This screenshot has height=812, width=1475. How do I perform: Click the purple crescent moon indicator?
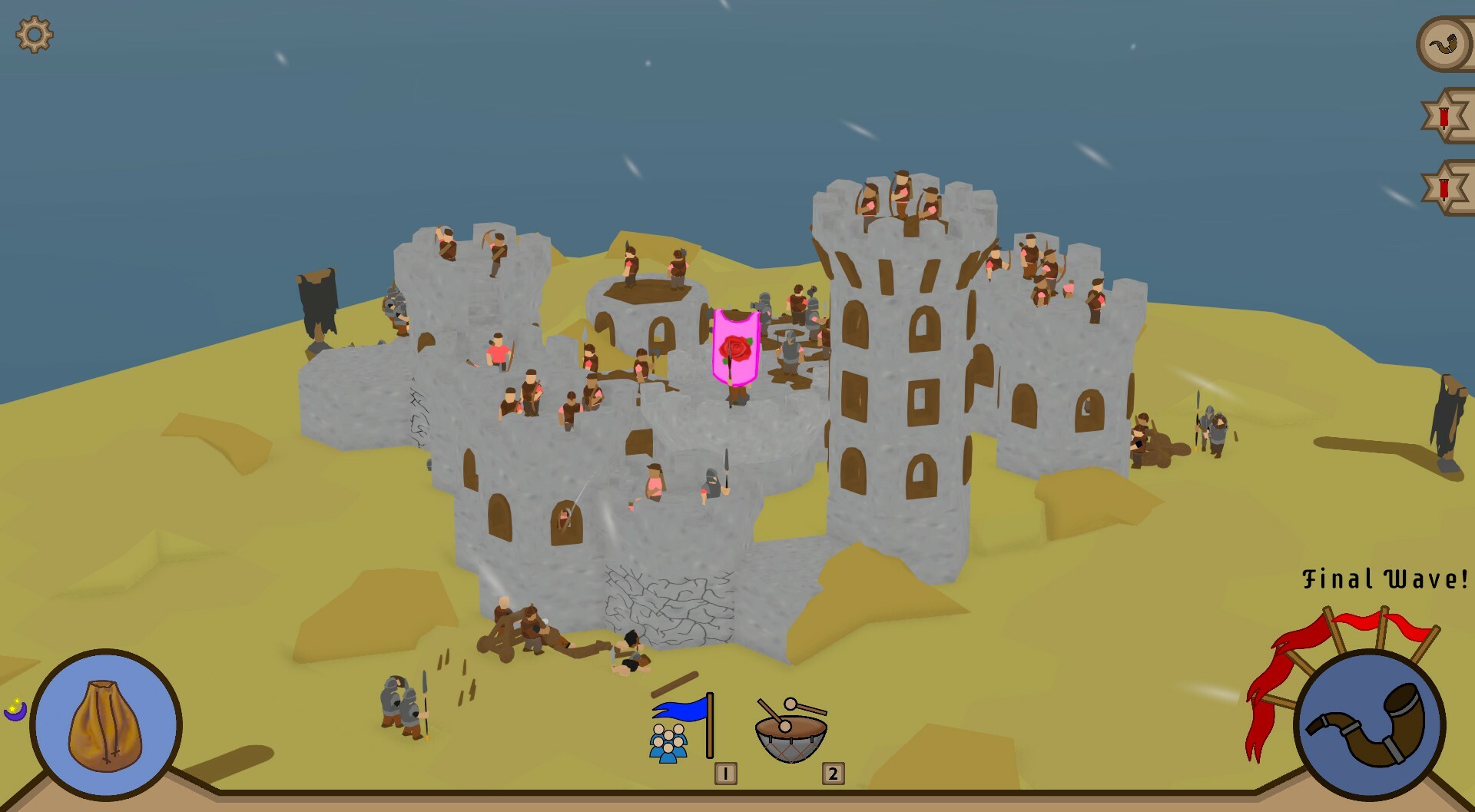click(x=15, y=711)
